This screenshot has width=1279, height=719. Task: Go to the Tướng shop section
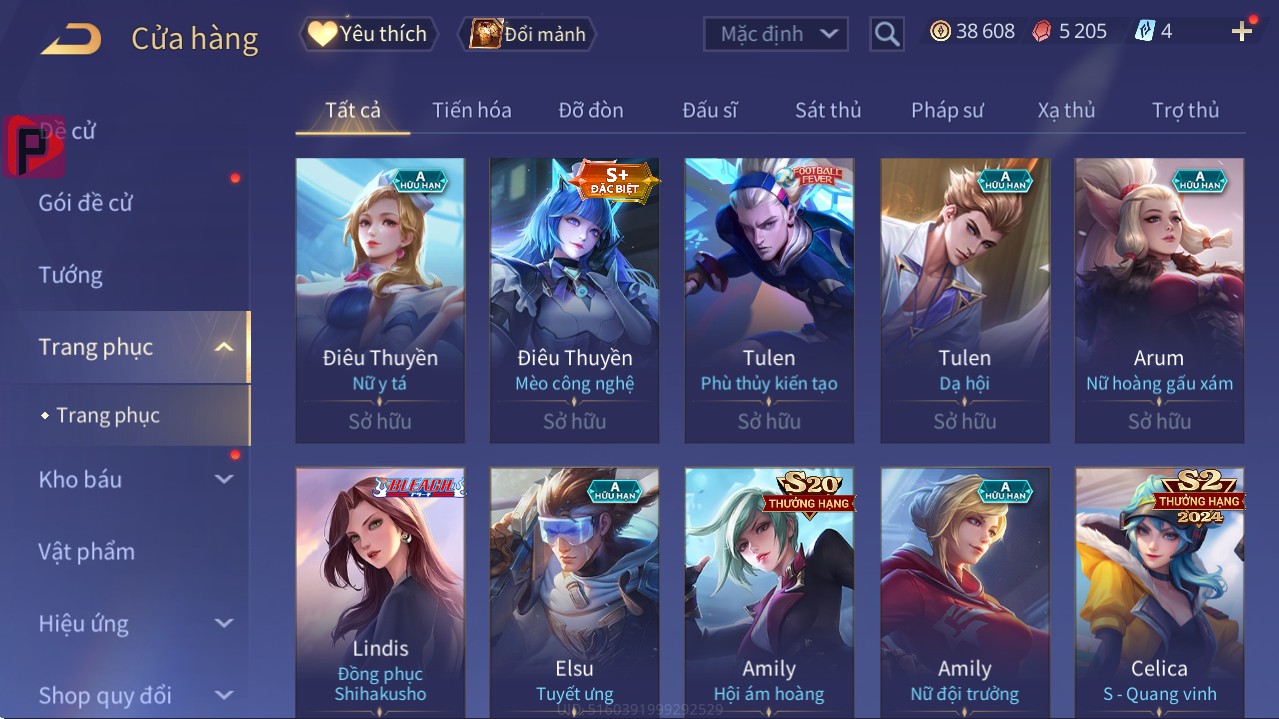(x=71, y=275)
